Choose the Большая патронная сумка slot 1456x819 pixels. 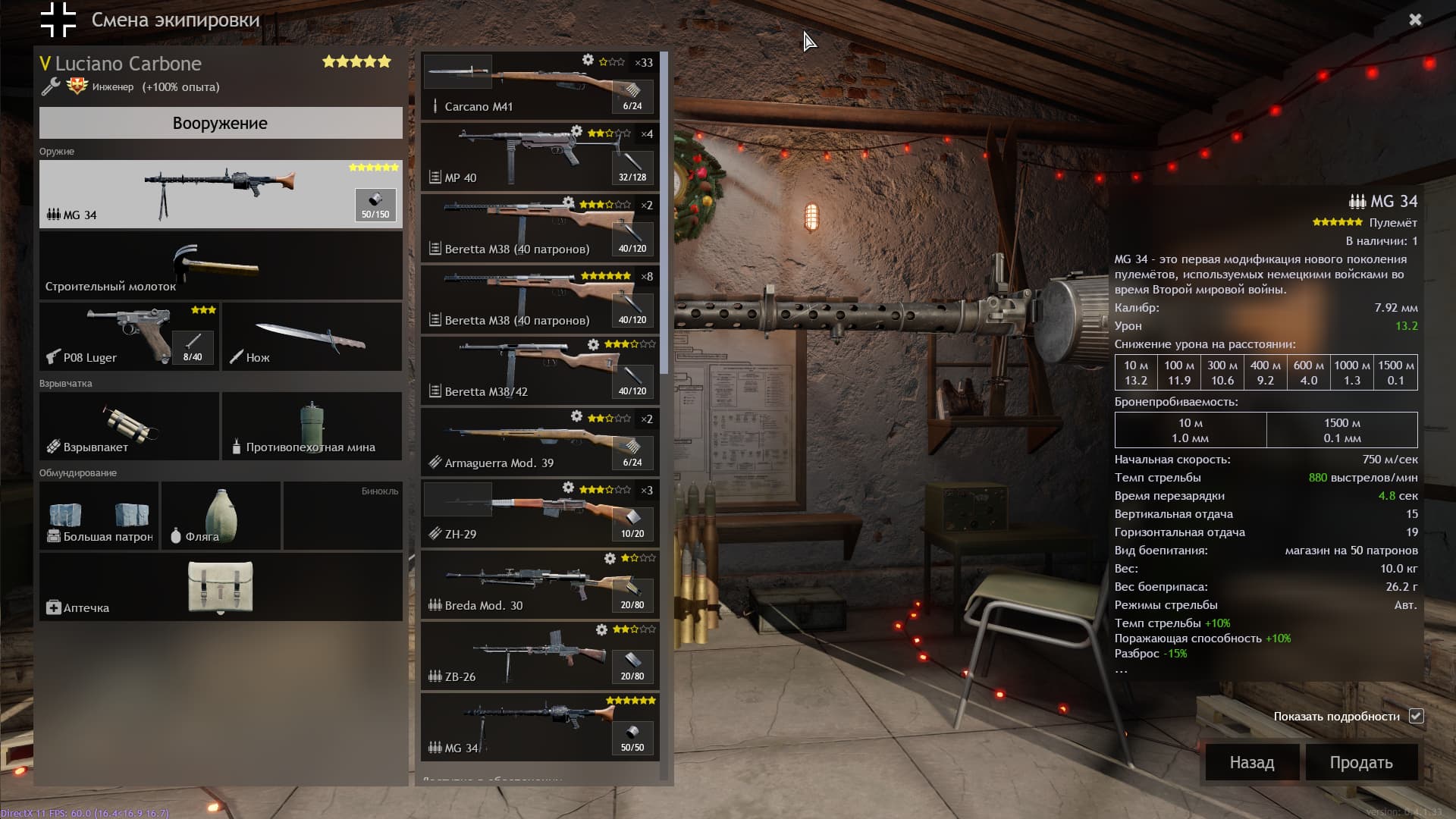pos(99,516)
